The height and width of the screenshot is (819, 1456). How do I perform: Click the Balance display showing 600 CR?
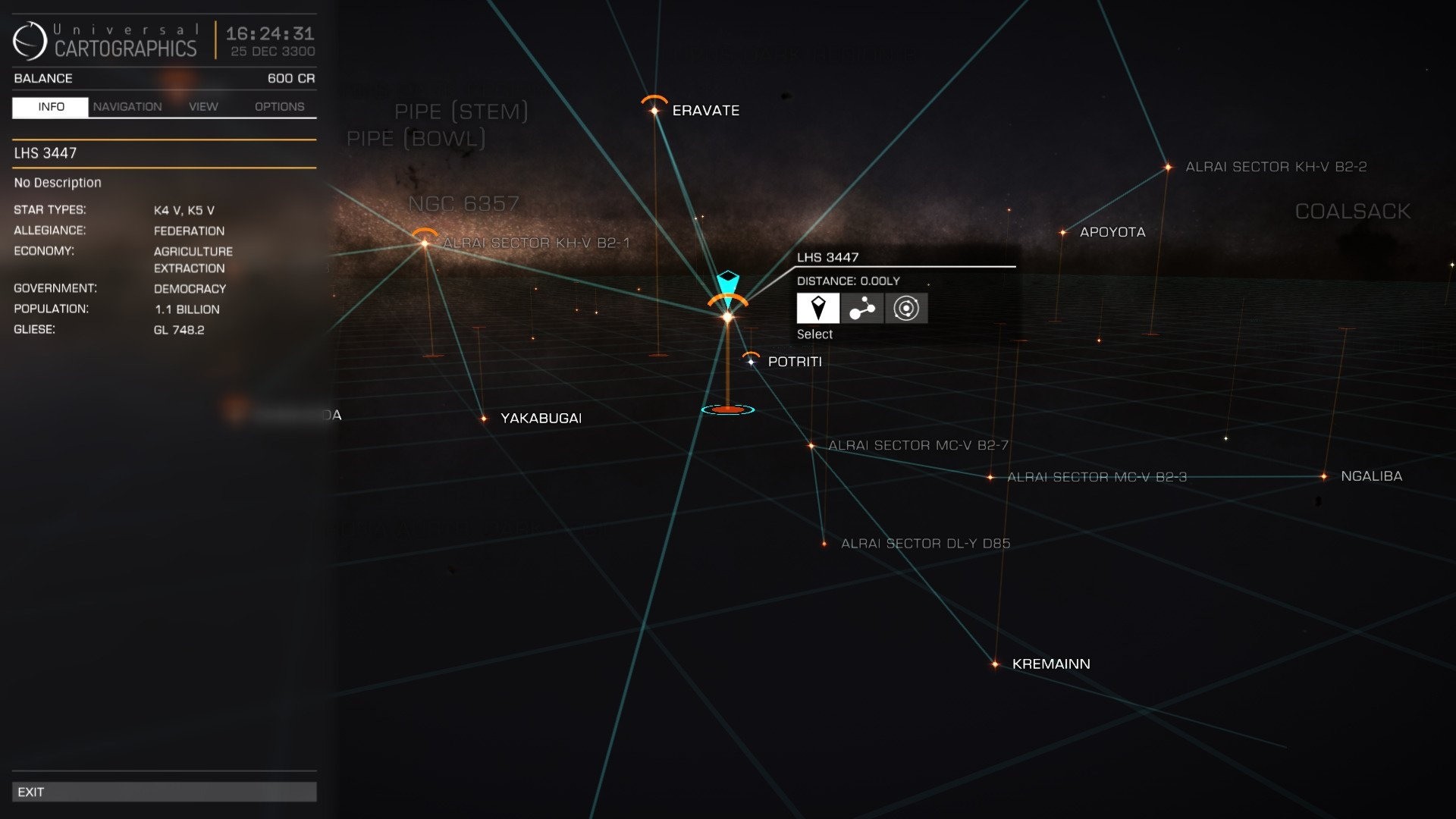click(164, 78)
